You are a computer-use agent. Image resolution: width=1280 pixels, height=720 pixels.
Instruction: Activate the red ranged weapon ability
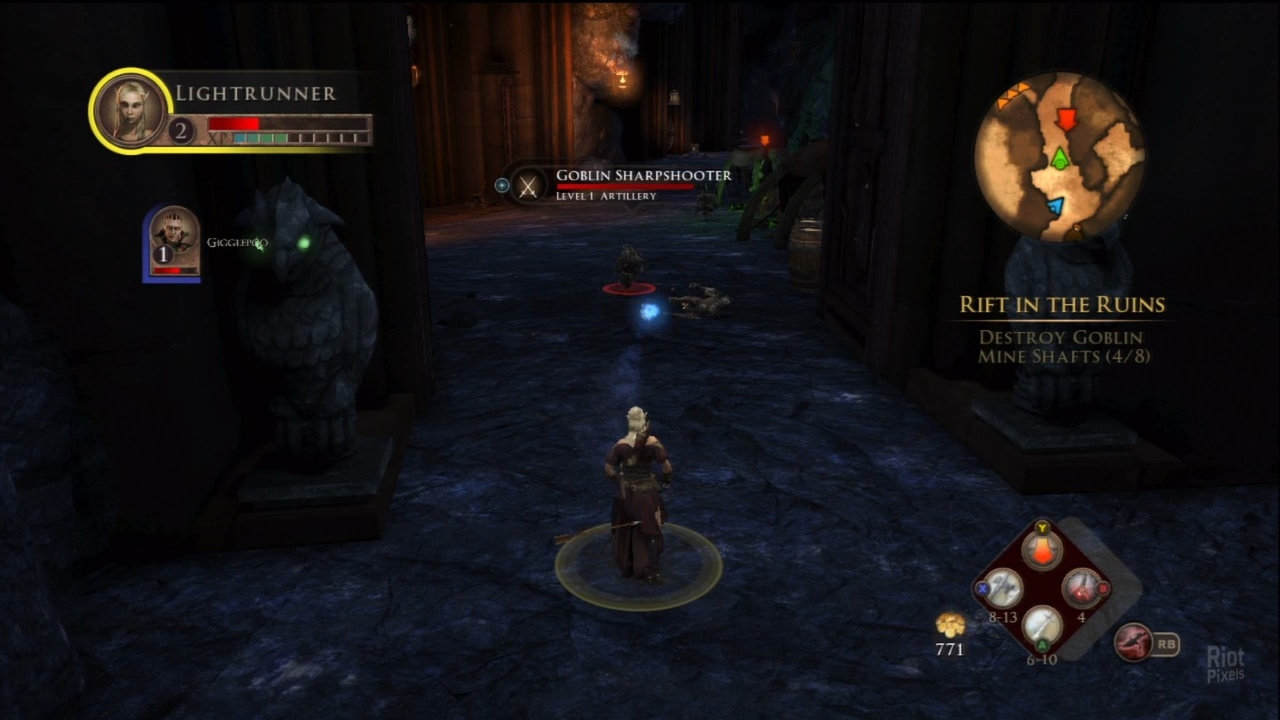[x=1133, y=642]
